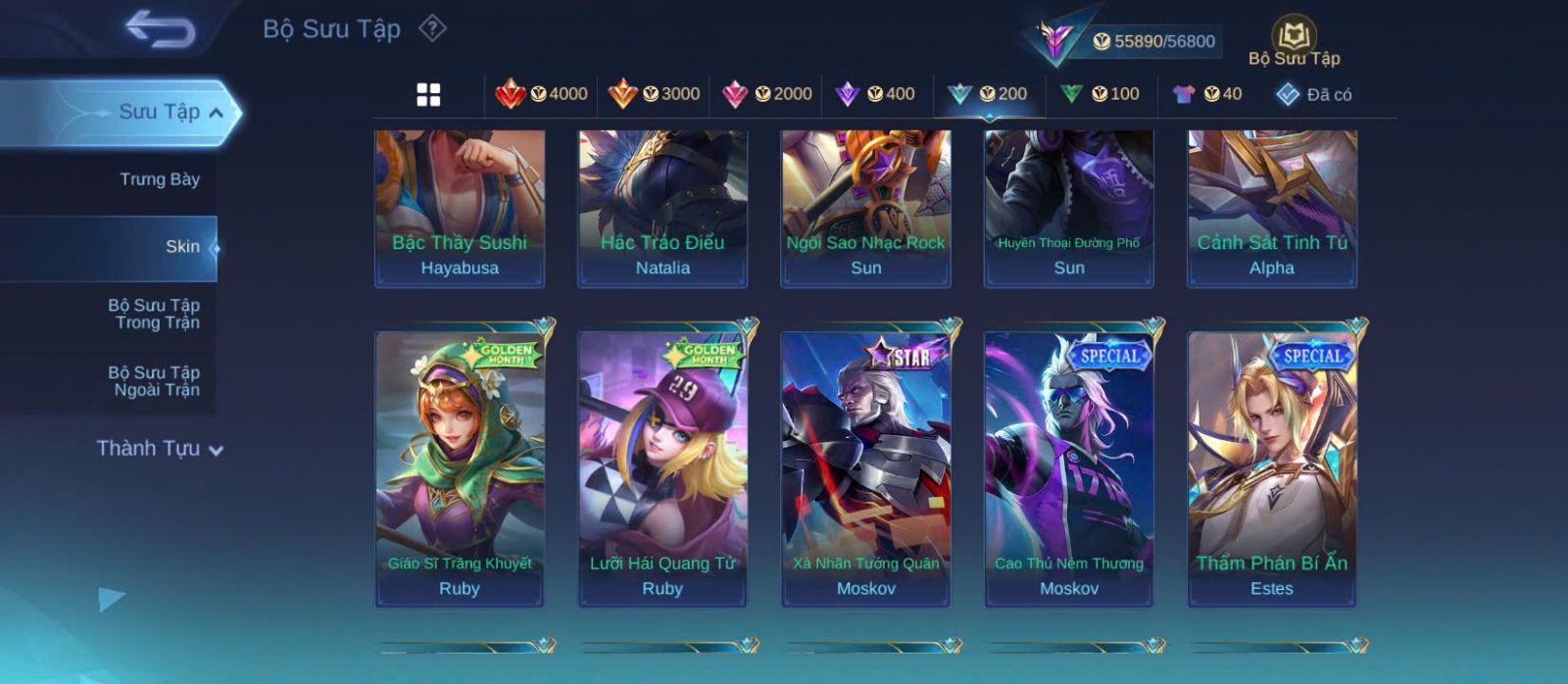Show the 40 point shirt tier

click(x=1207, y=94)
